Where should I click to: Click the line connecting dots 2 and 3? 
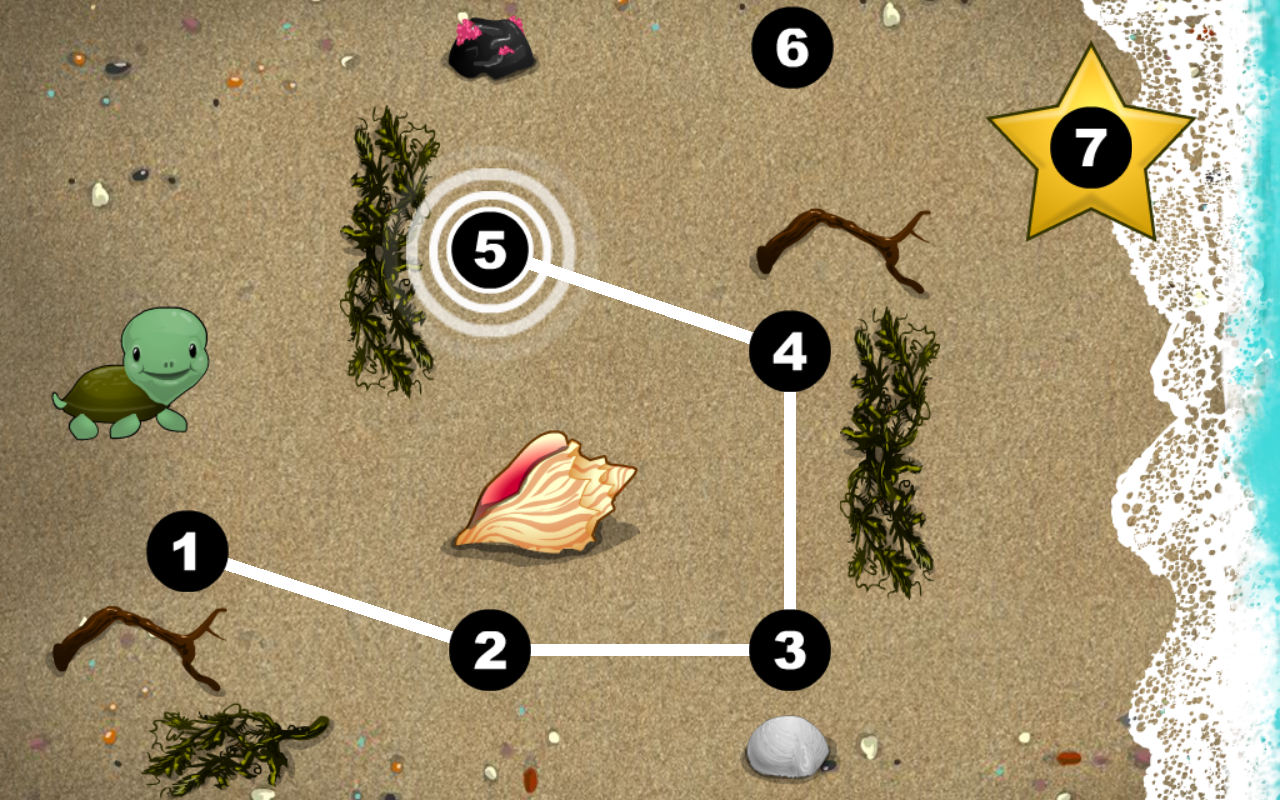click(640, 652)
